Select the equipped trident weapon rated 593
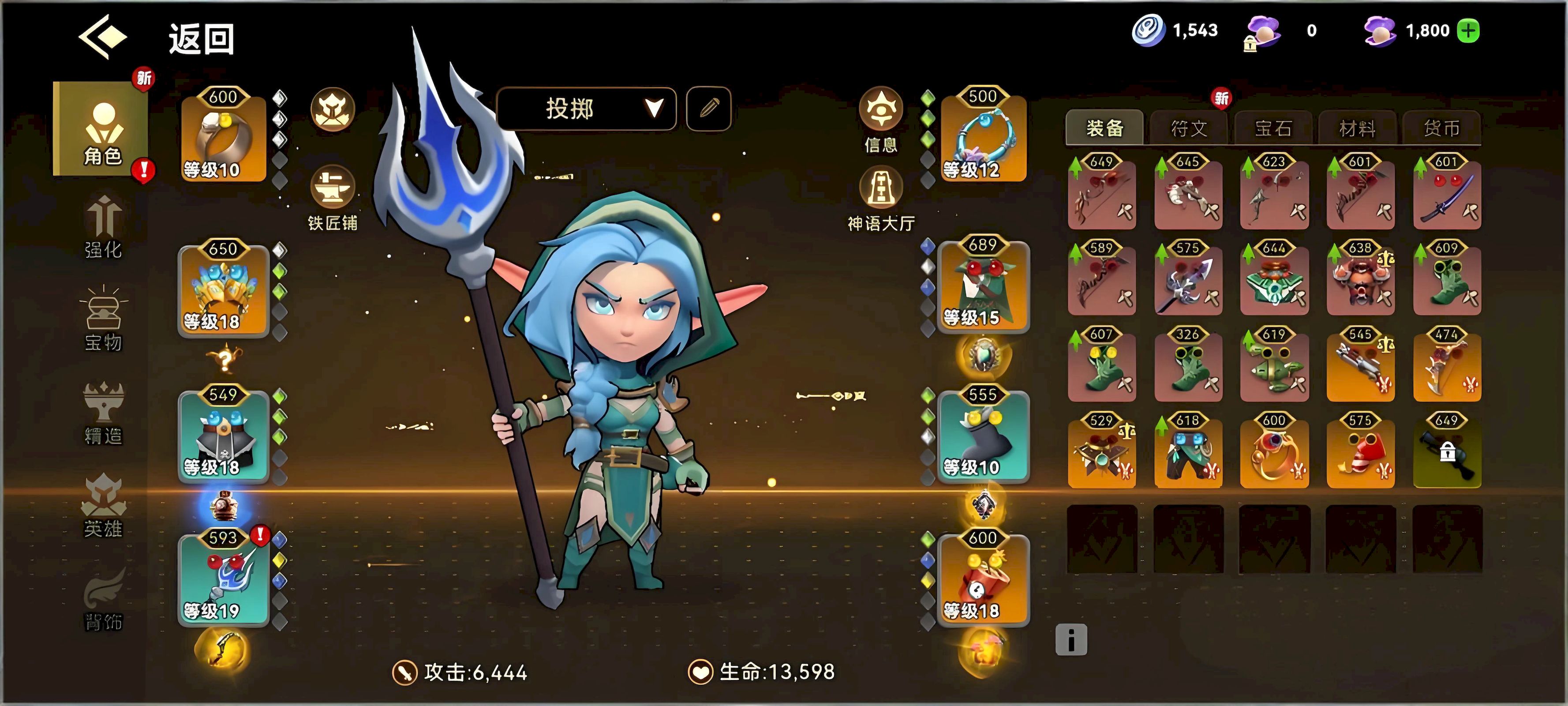 223,578
